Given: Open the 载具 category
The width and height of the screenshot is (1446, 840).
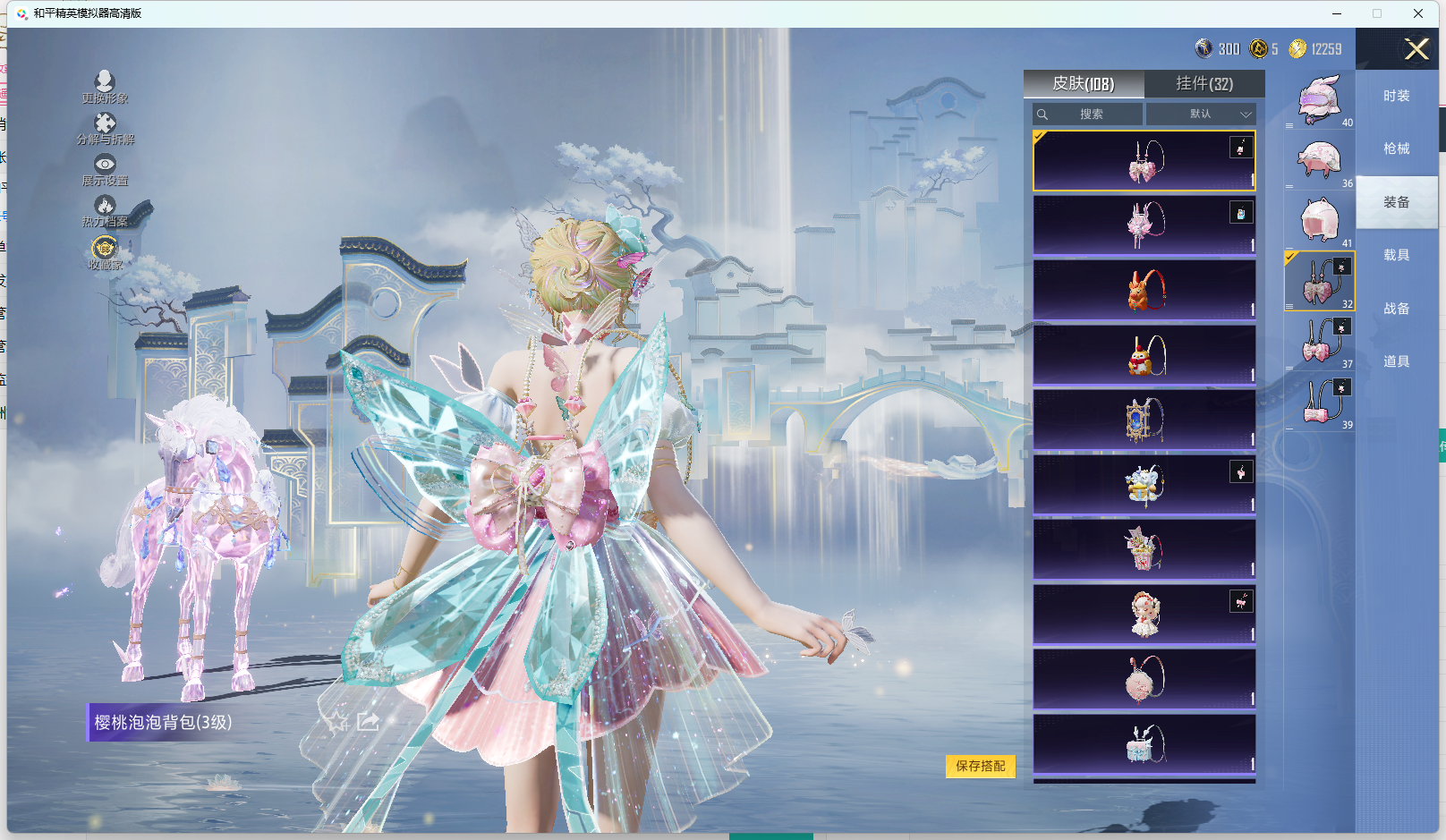Looking at the screenshot, I should pos(1396,255).
